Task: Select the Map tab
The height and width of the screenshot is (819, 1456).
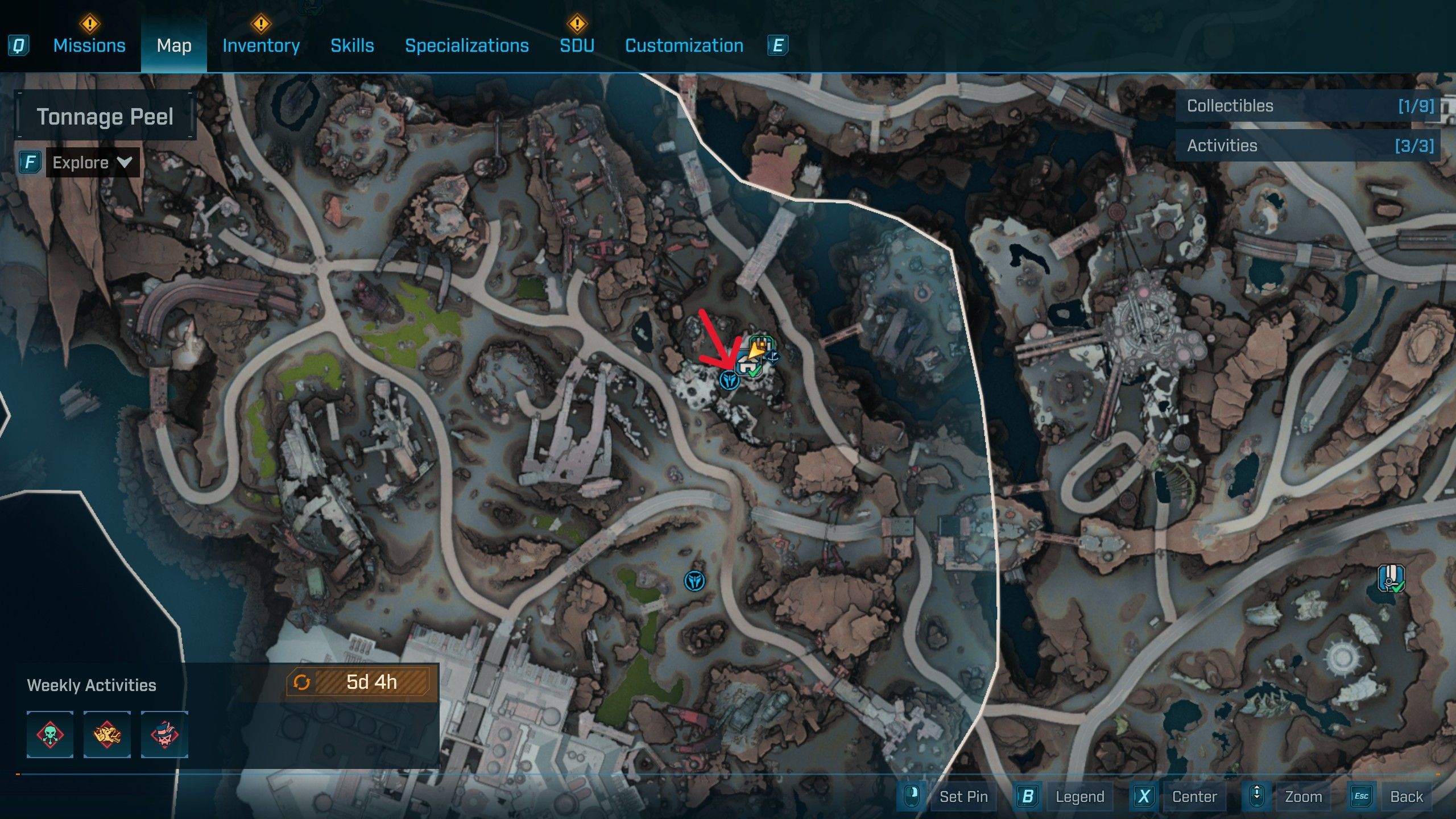Action: 174,45
